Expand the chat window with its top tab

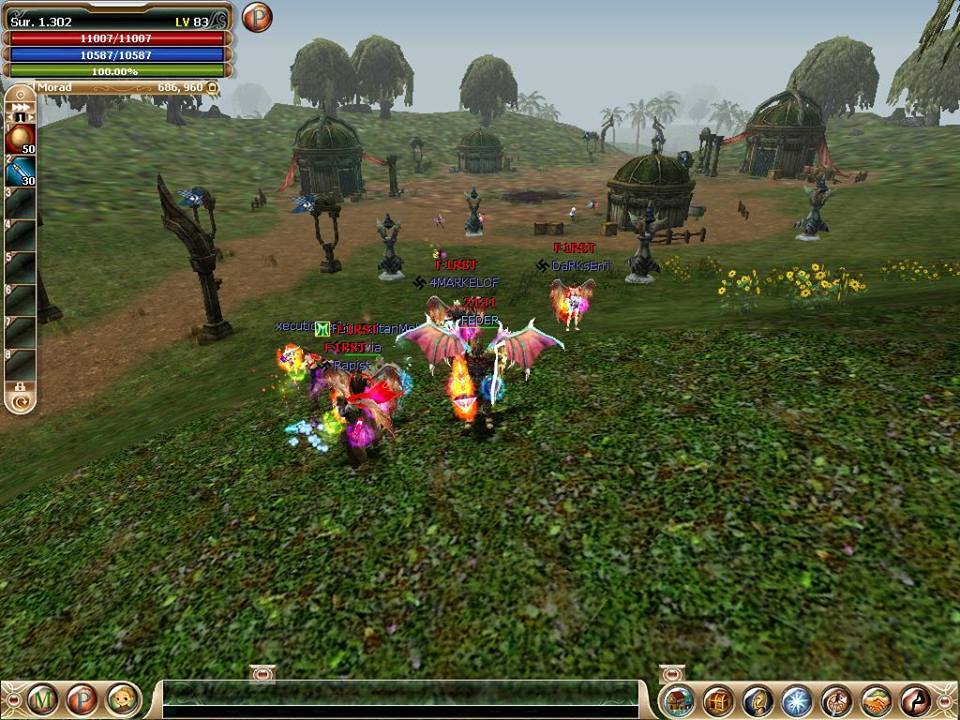(x=262, y=675)
